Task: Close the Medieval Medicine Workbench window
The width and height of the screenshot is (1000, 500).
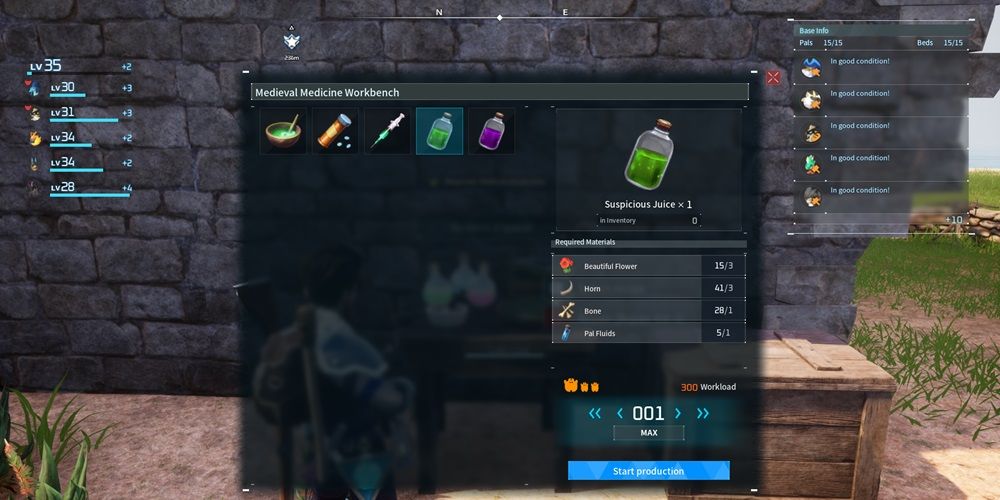Action: [x=773, y=77]
